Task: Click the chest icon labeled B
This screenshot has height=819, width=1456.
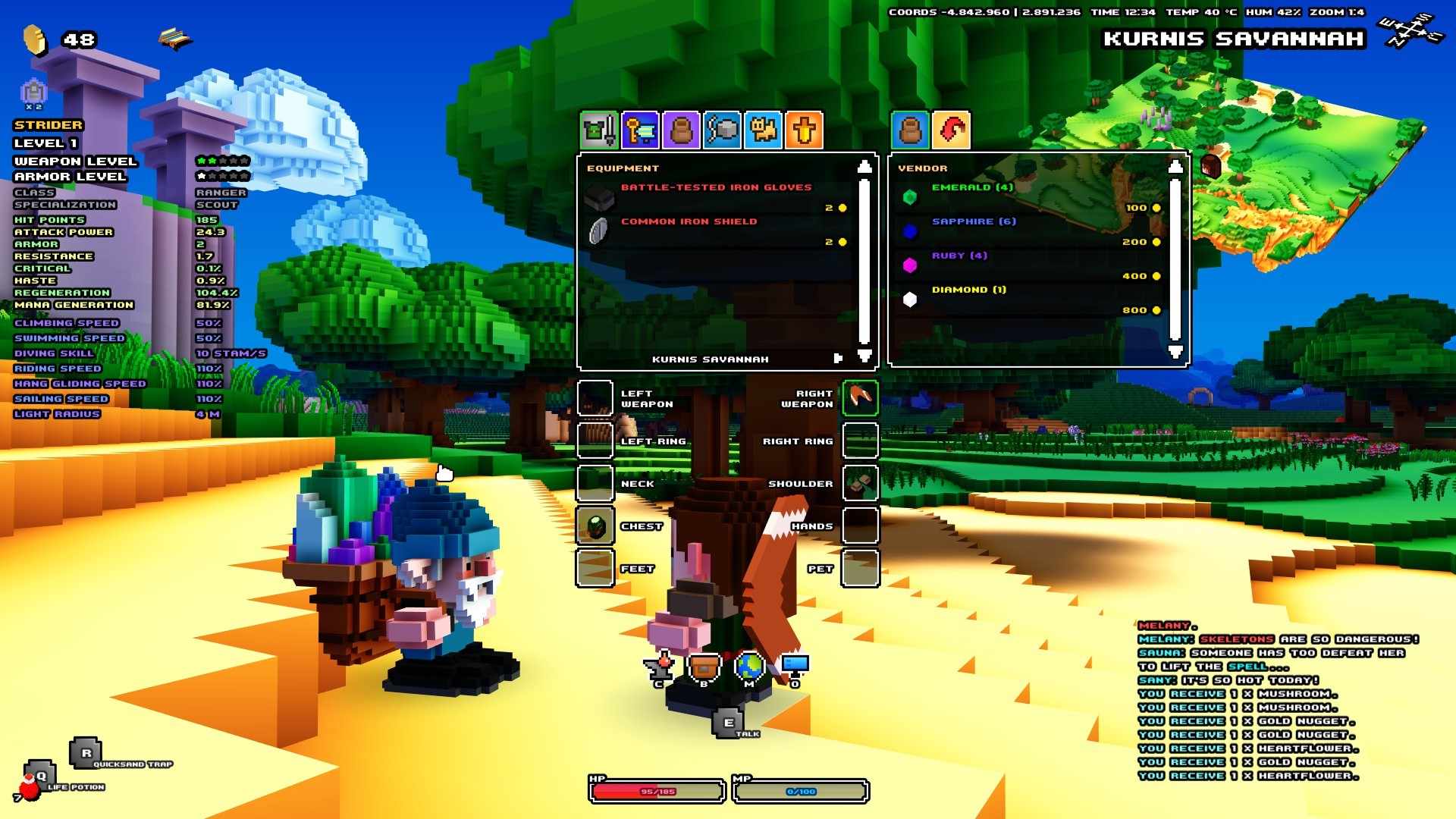Action: pos(704,667)
